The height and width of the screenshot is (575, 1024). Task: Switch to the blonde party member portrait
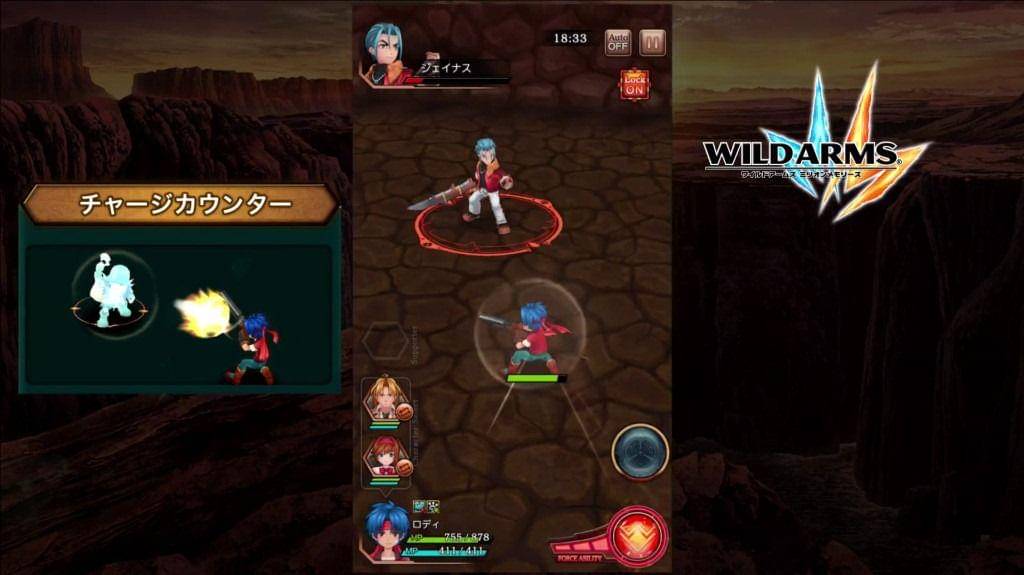coord(384,398)
